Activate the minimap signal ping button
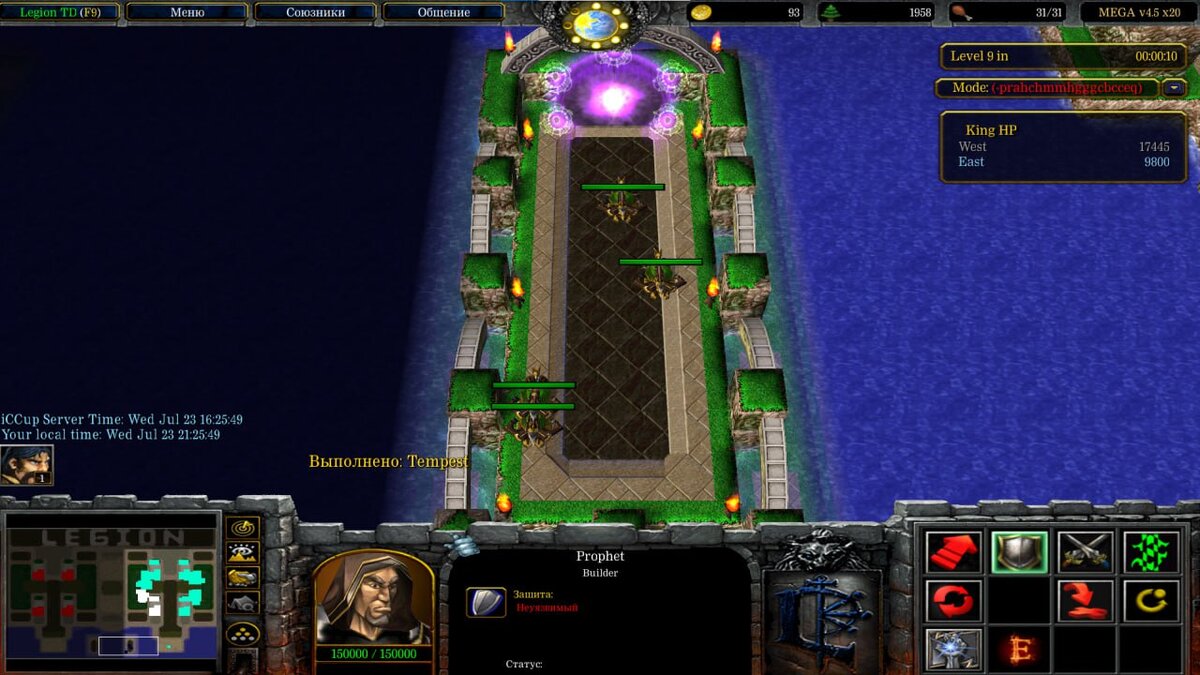 [x=243, y=527]
